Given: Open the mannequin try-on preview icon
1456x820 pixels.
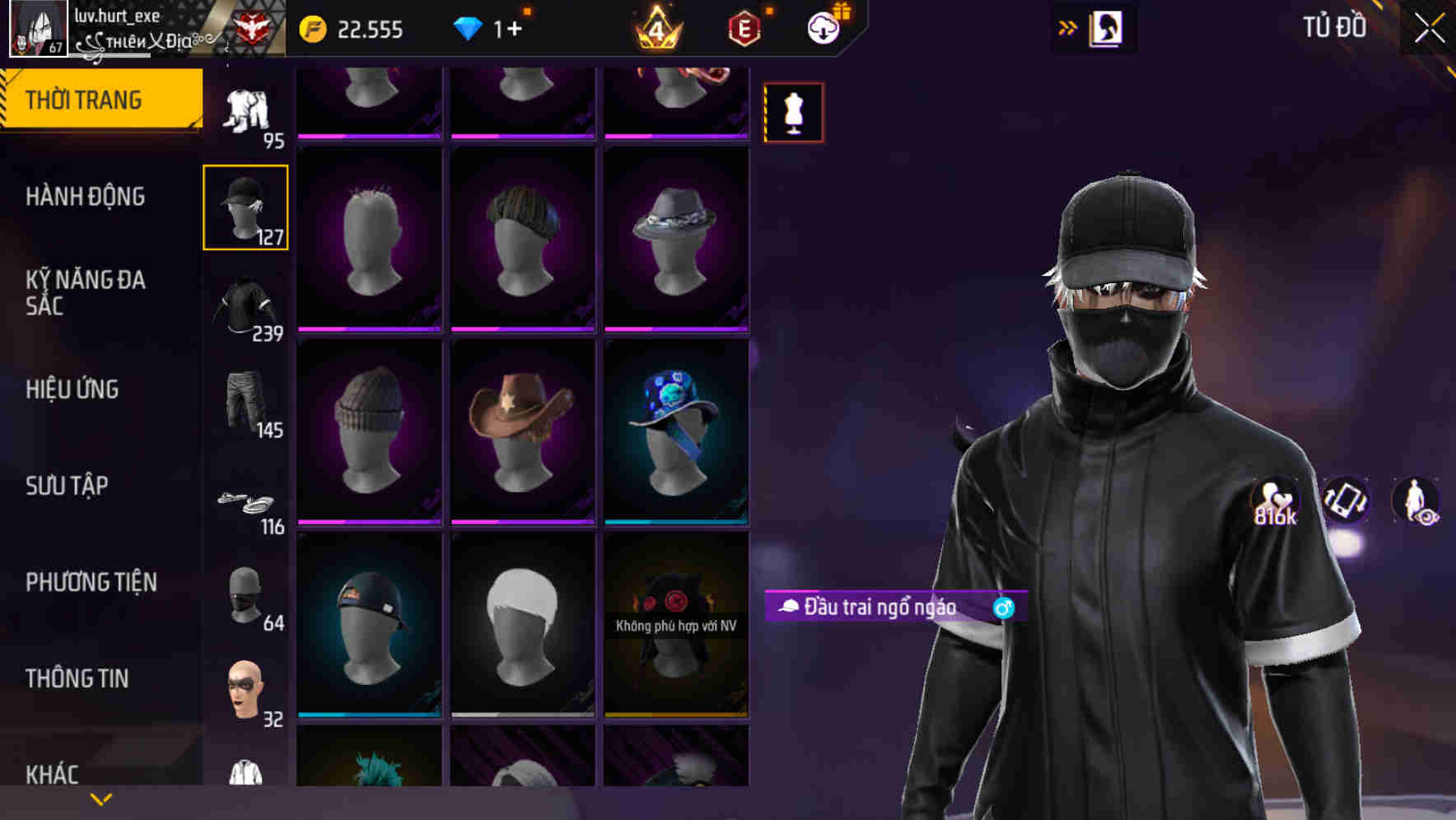Looking at the screenshot, I should (793, 111).
